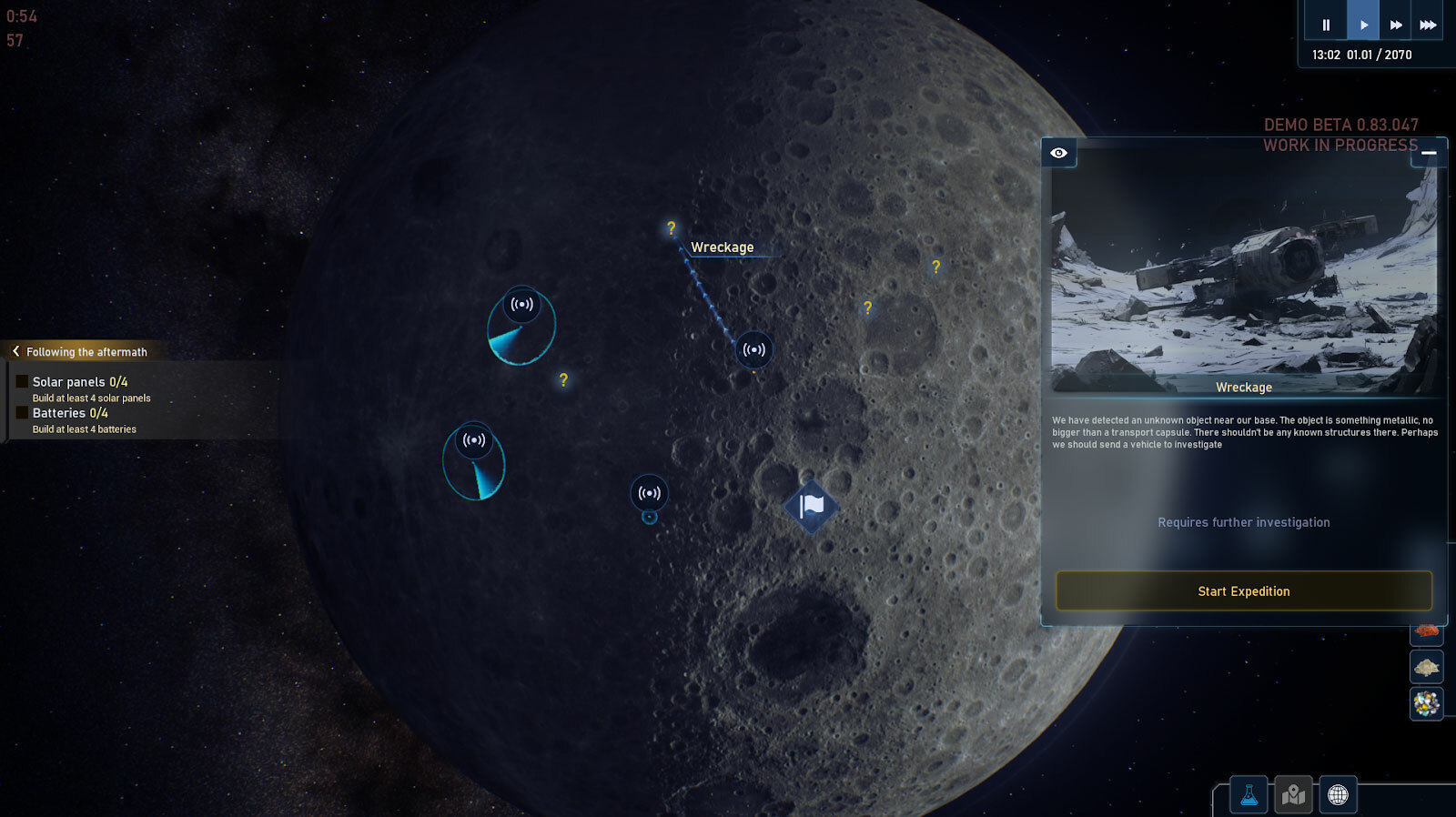Image resolution: width=1456 pixels, height=817 pixels.
Task: Select the multicolored mineral cluster icon
Action: (1426, 703)
